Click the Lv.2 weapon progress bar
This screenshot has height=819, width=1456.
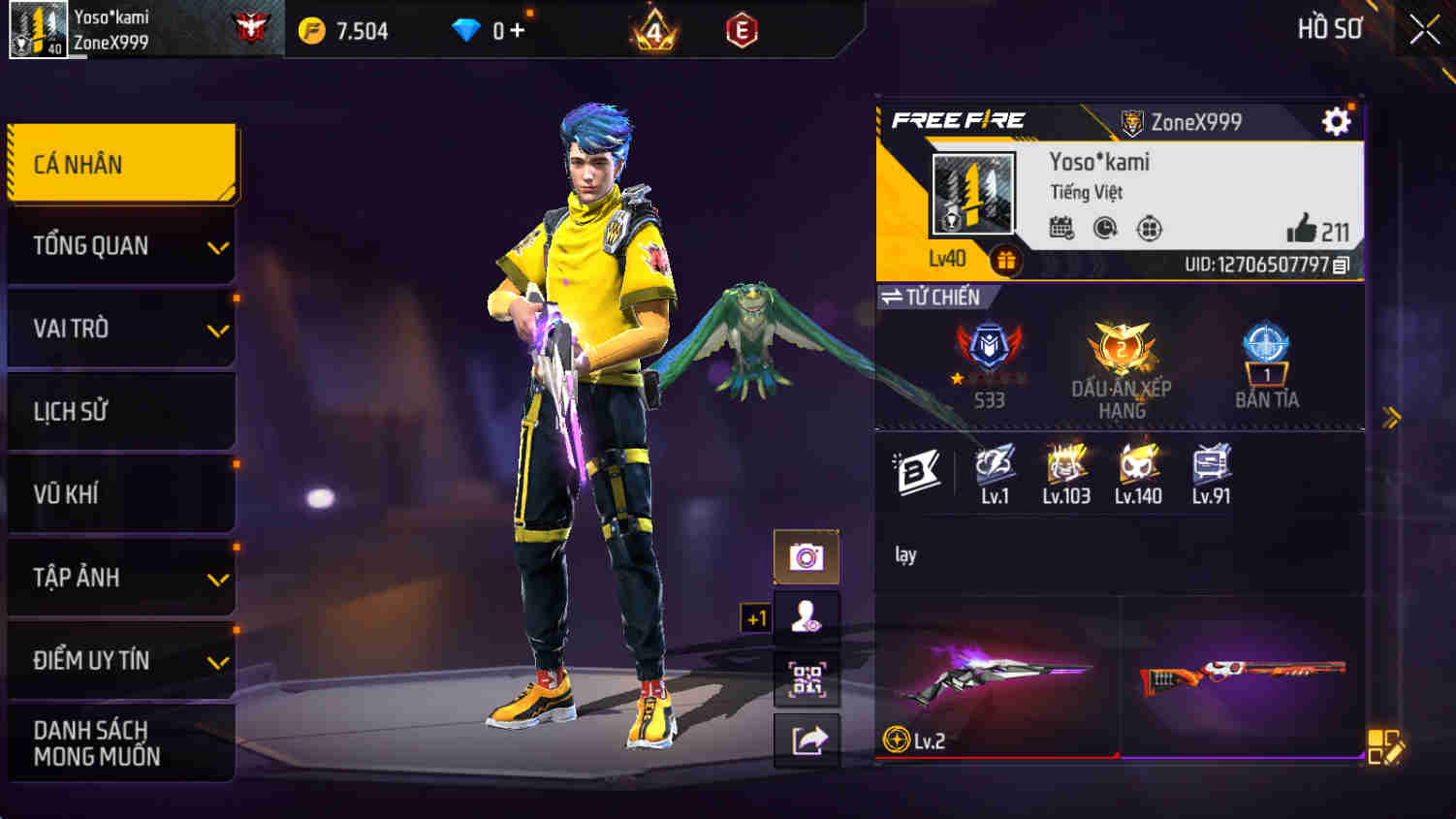click(x=998, y=758)
